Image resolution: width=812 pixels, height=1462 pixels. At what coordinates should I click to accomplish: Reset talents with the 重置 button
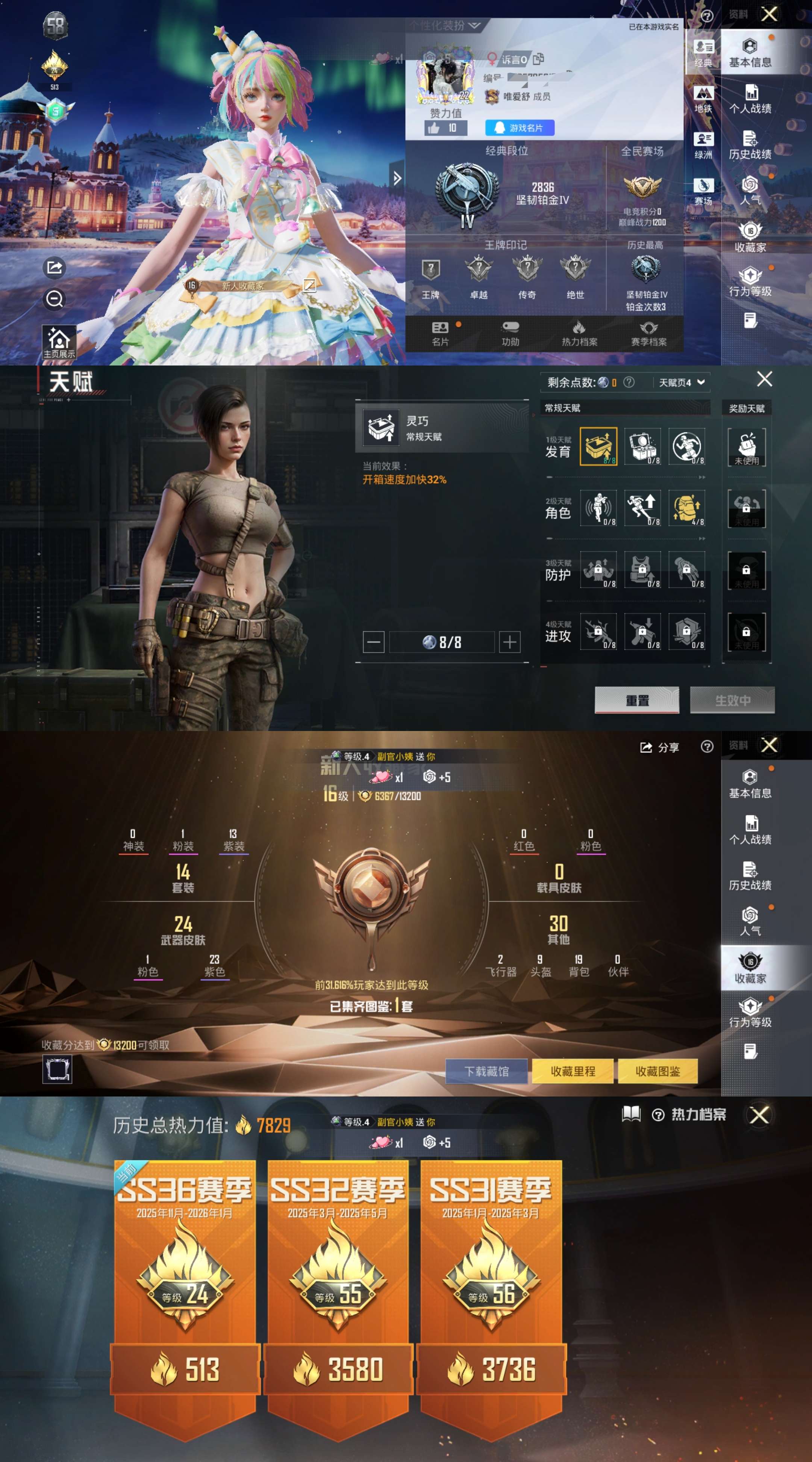(637, 700)
